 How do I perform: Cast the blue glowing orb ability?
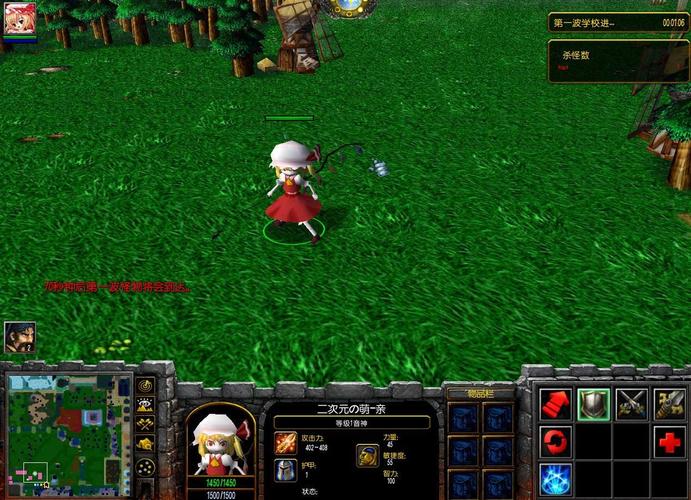pyautogui.click(x=556, y=478)
